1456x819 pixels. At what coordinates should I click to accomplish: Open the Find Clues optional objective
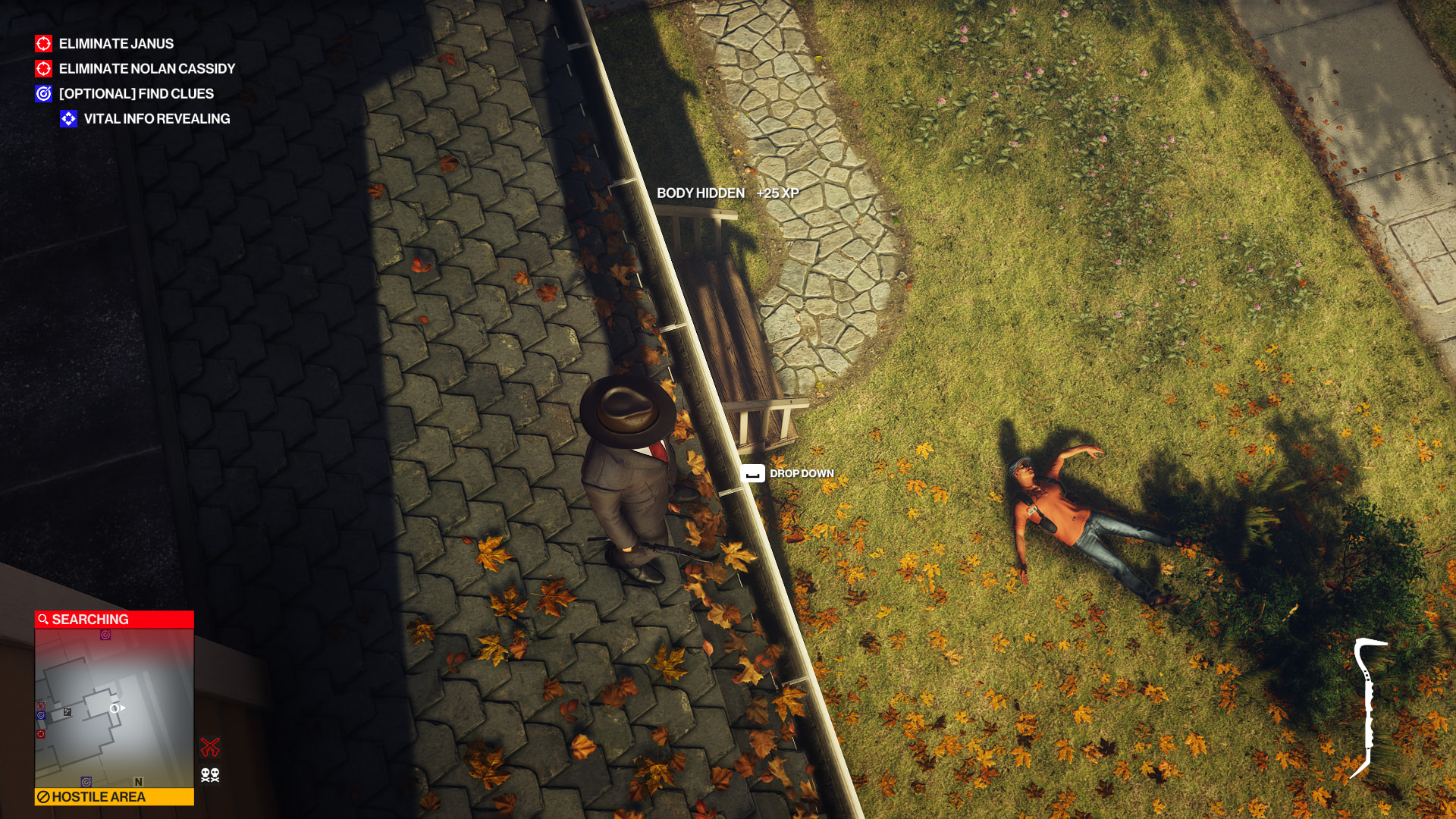[x=136, y=94]
